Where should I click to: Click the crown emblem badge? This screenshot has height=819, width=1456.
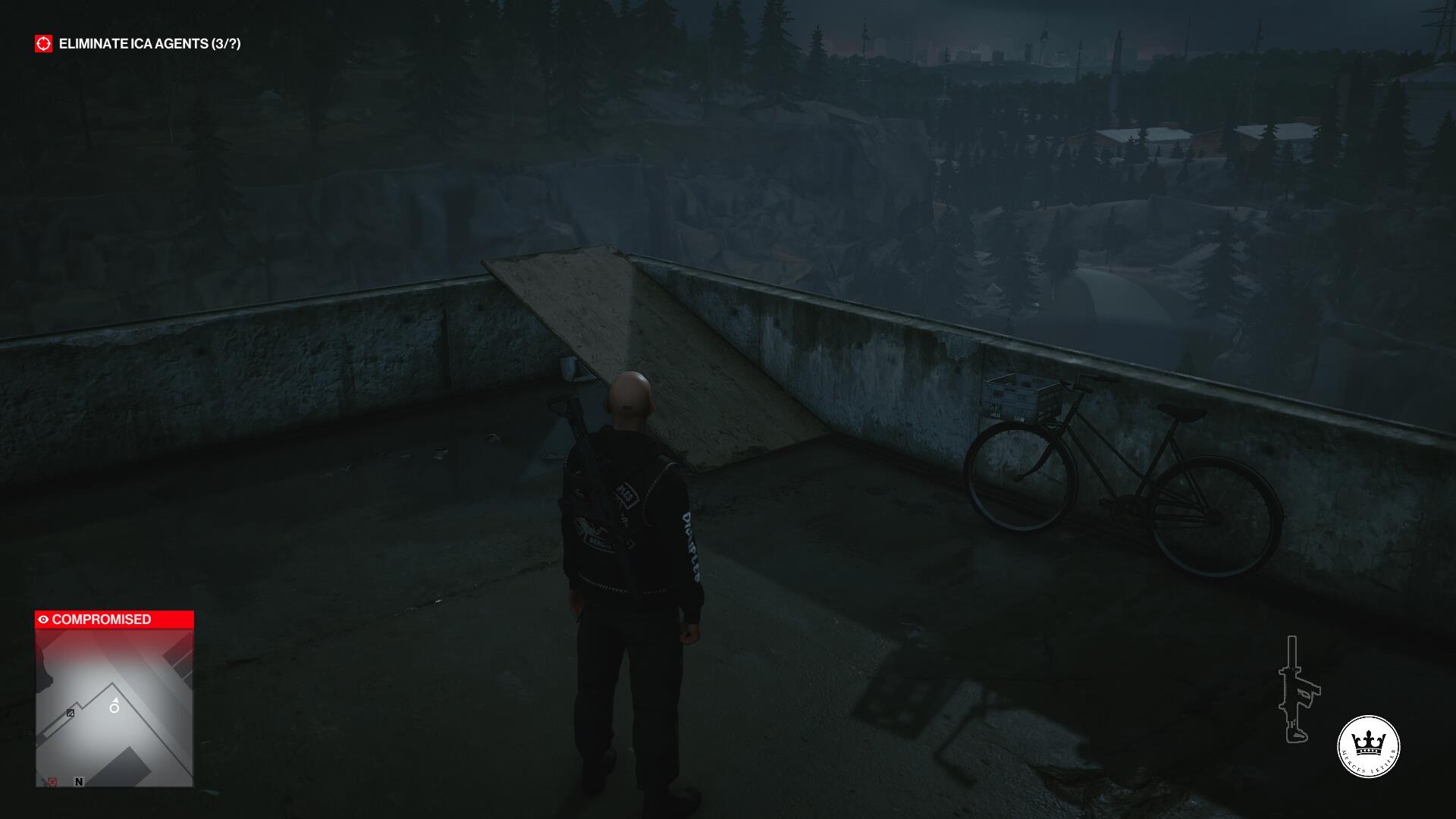1368,746
